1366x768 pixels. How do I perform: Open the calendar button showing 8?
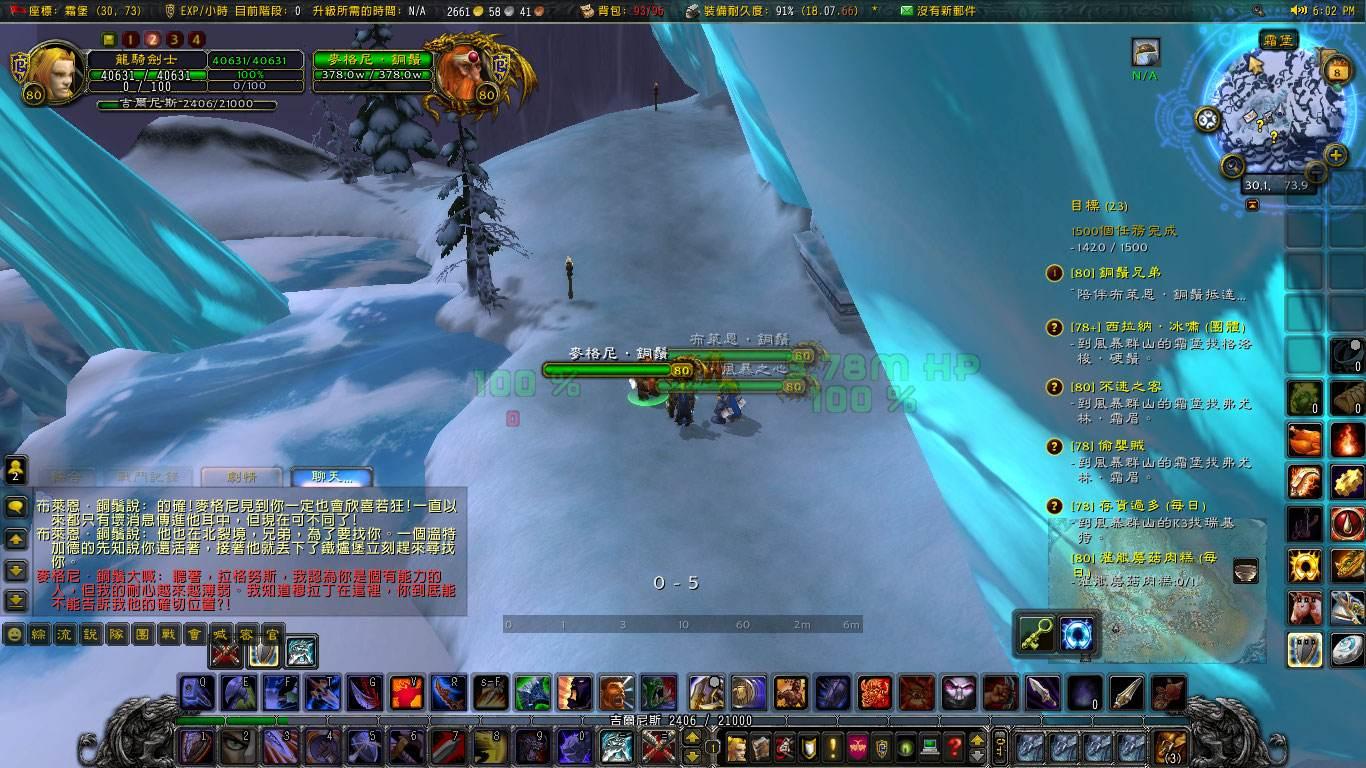1337,72
